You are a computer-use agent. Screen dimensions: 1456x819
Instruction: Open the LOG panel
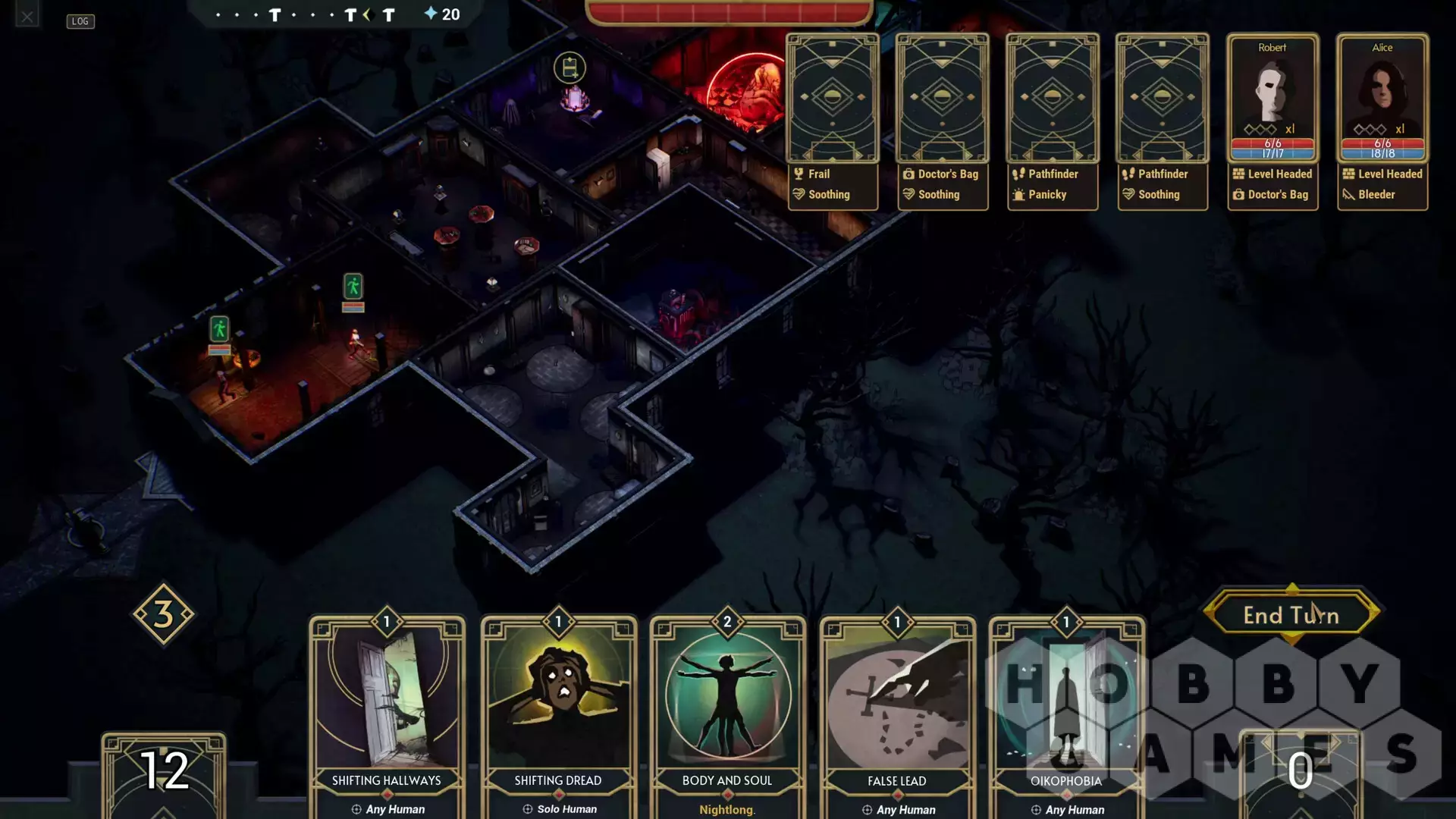click(x=80, y=21)
